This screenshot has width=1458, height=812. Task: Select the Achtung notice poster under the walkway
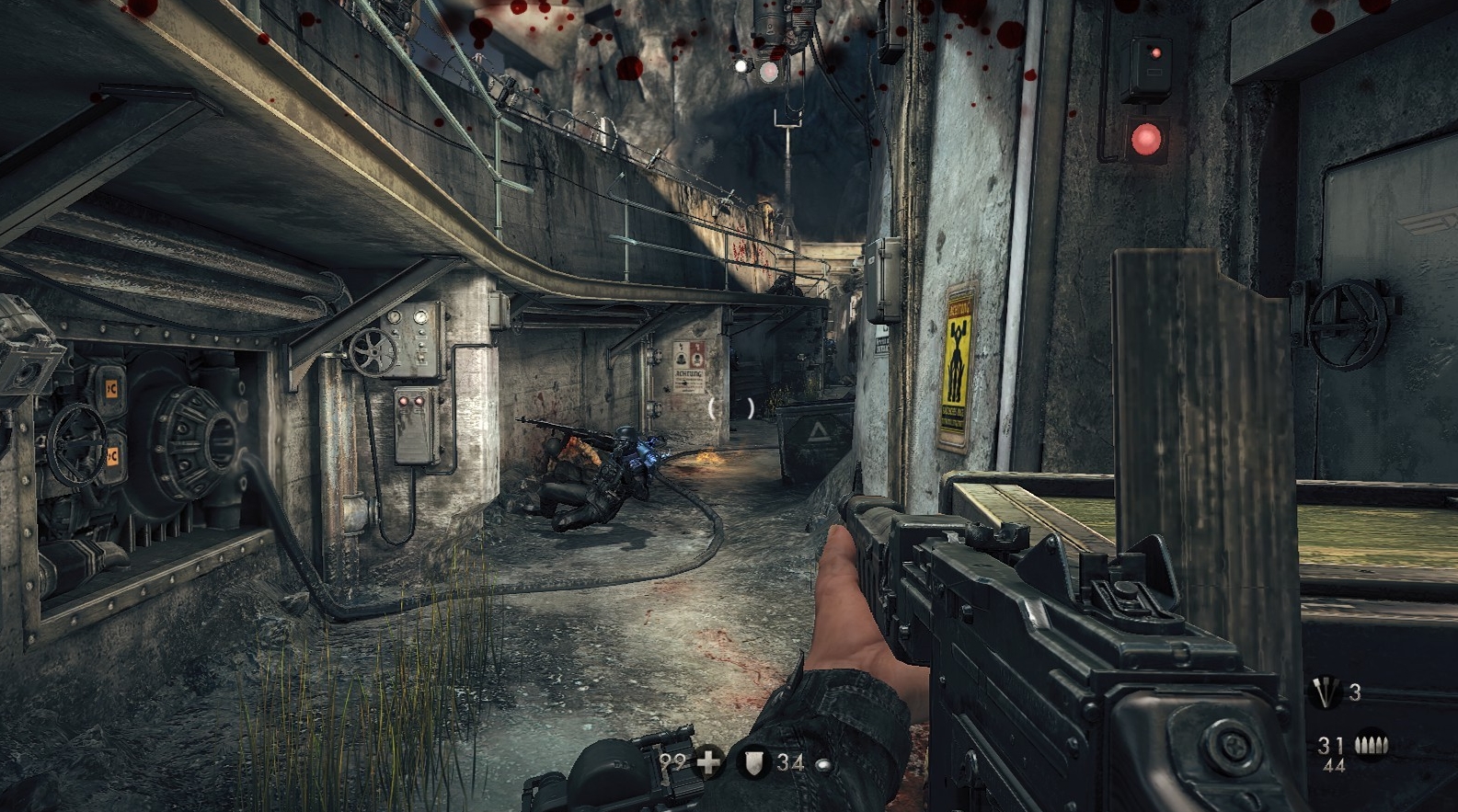click(x=688, y=366)
